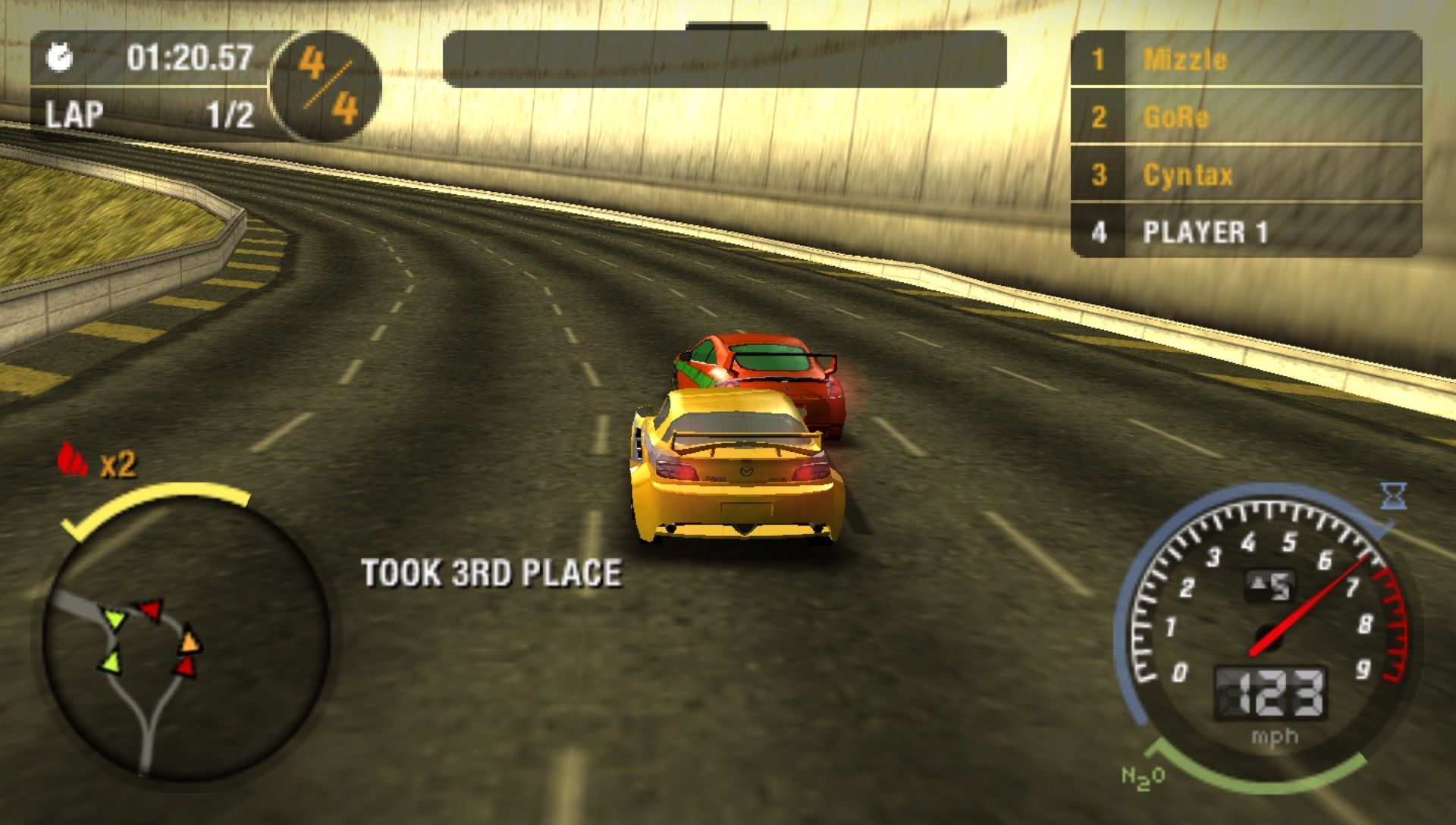Click Cyntax in the position list
This screenshot has width=1456, height=825.
point(1245,174)
